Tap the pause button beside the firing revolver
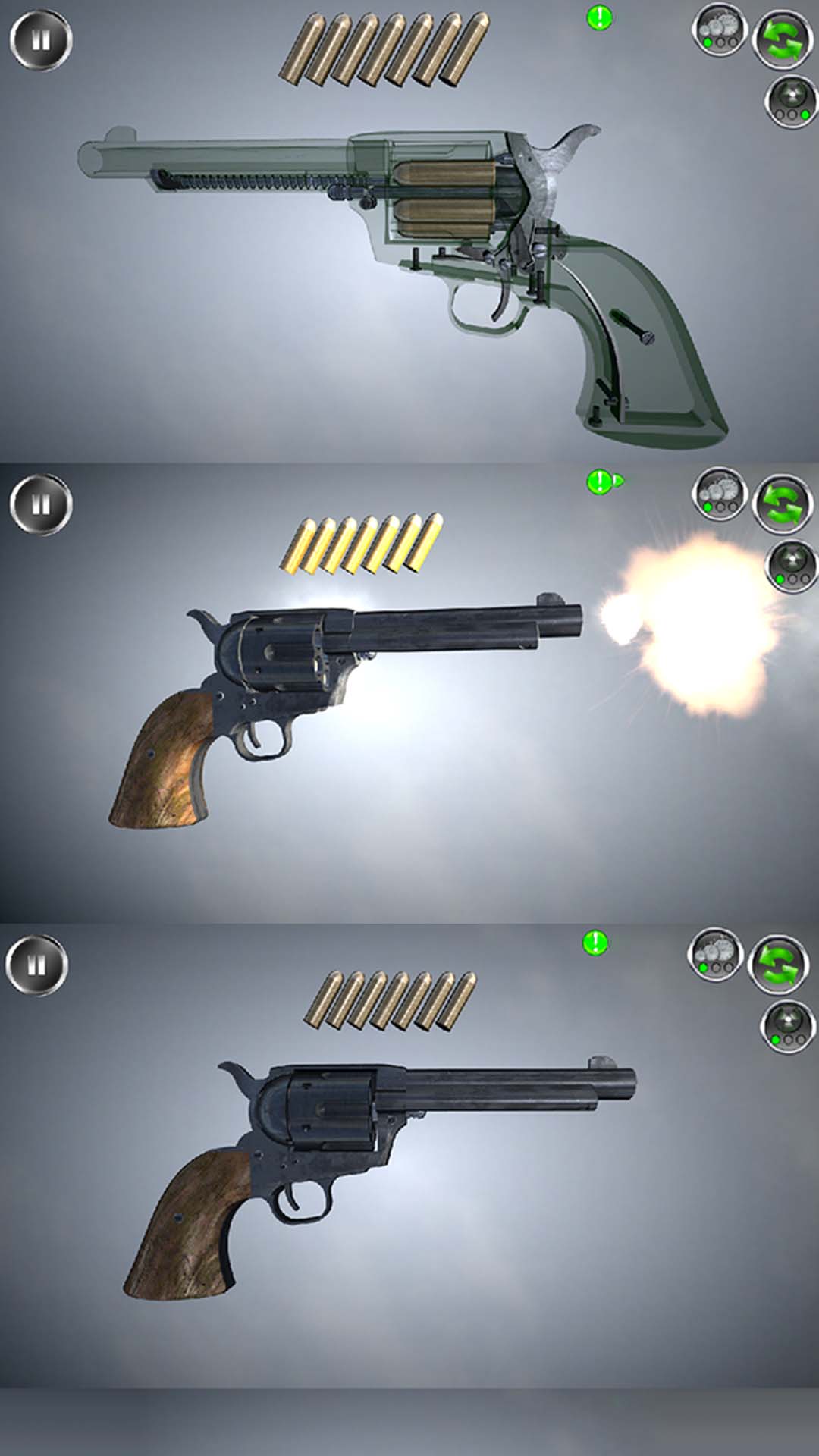819x1456 pixels. click(x=41, y=504)
